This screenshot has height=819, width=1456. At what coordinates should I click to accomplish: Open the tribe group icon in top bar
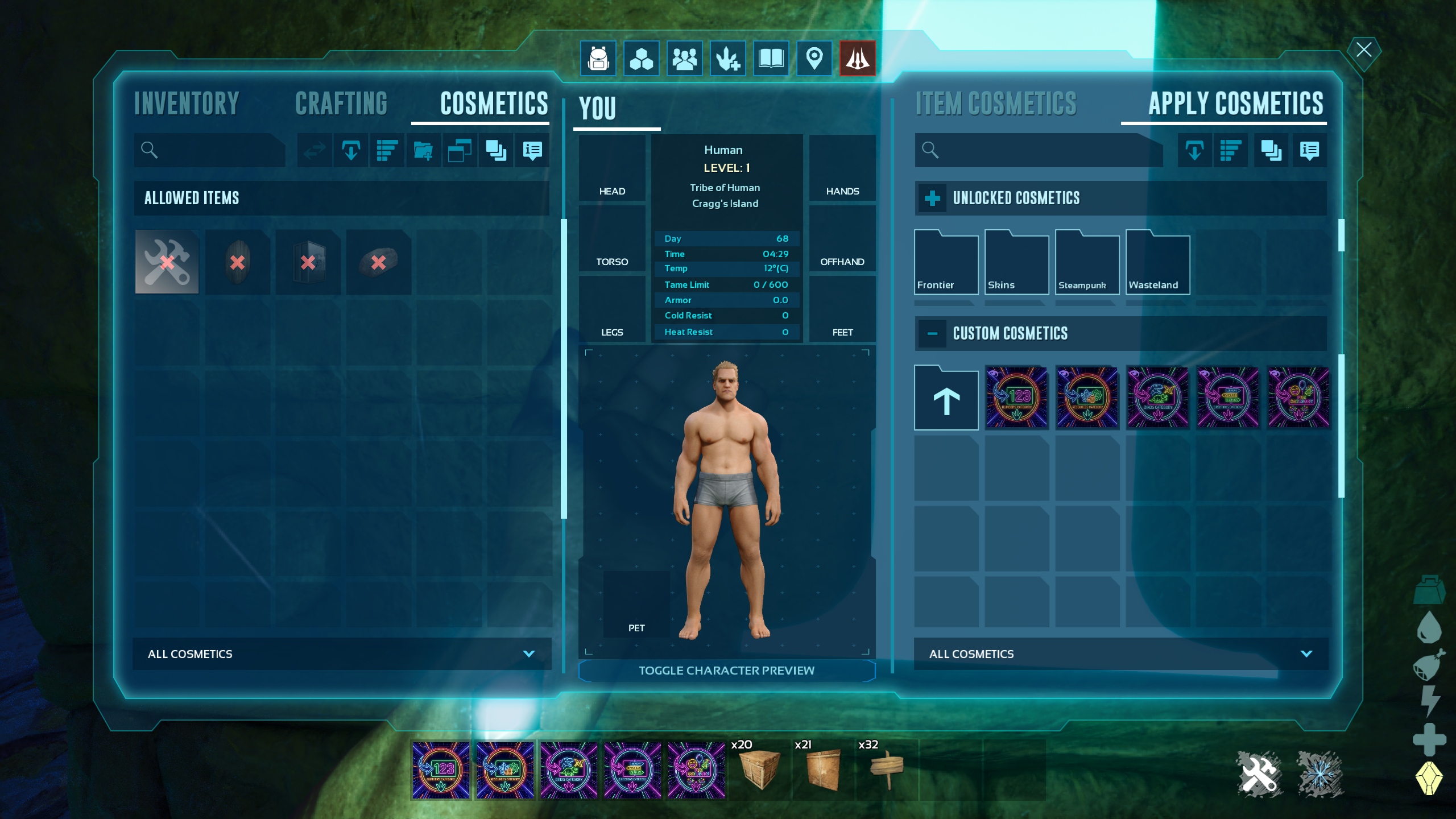click(684, 58)
